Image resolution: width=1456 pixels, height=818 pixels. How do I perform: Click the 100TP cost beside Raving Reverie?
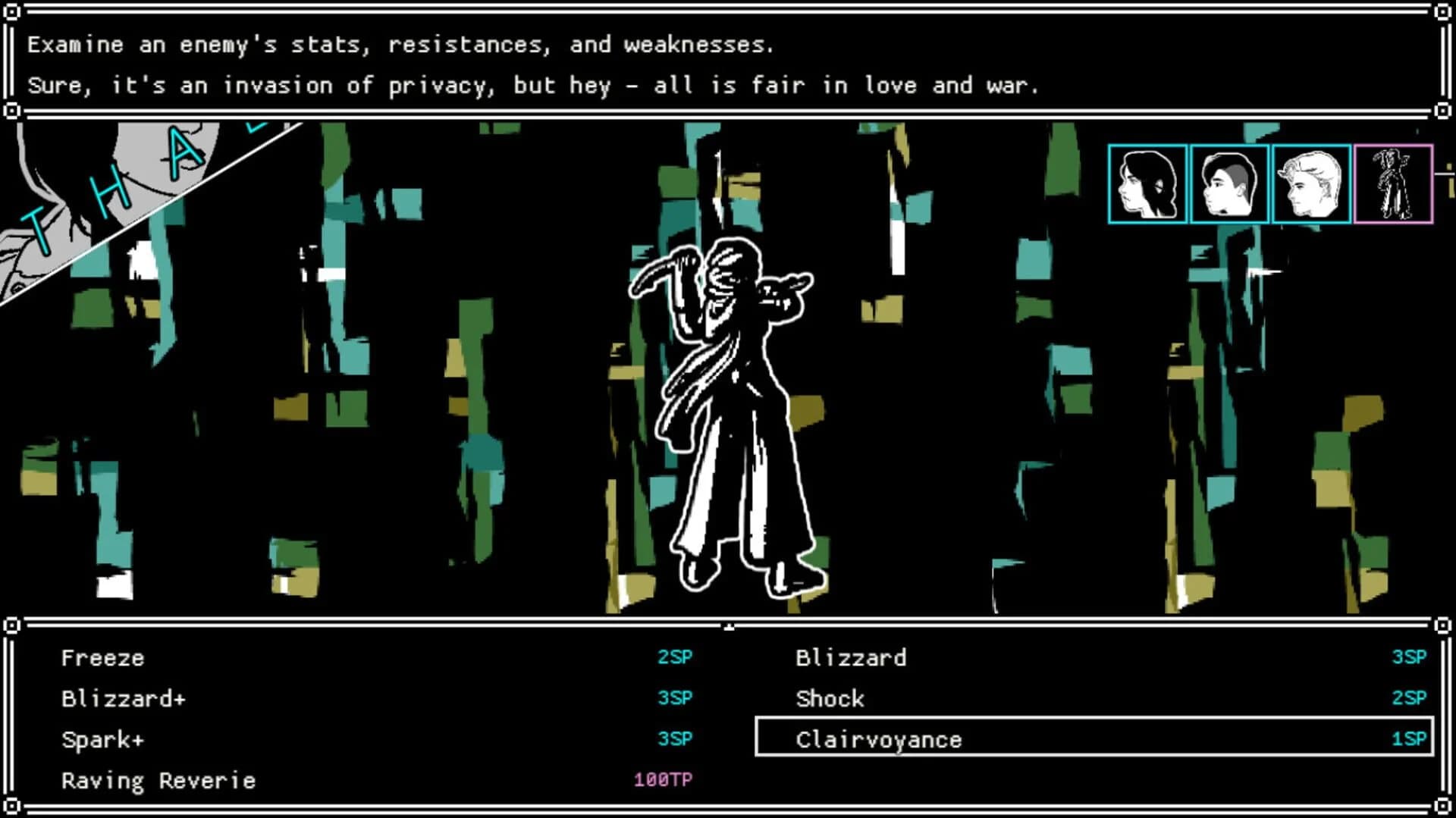(x=662, y=778)
